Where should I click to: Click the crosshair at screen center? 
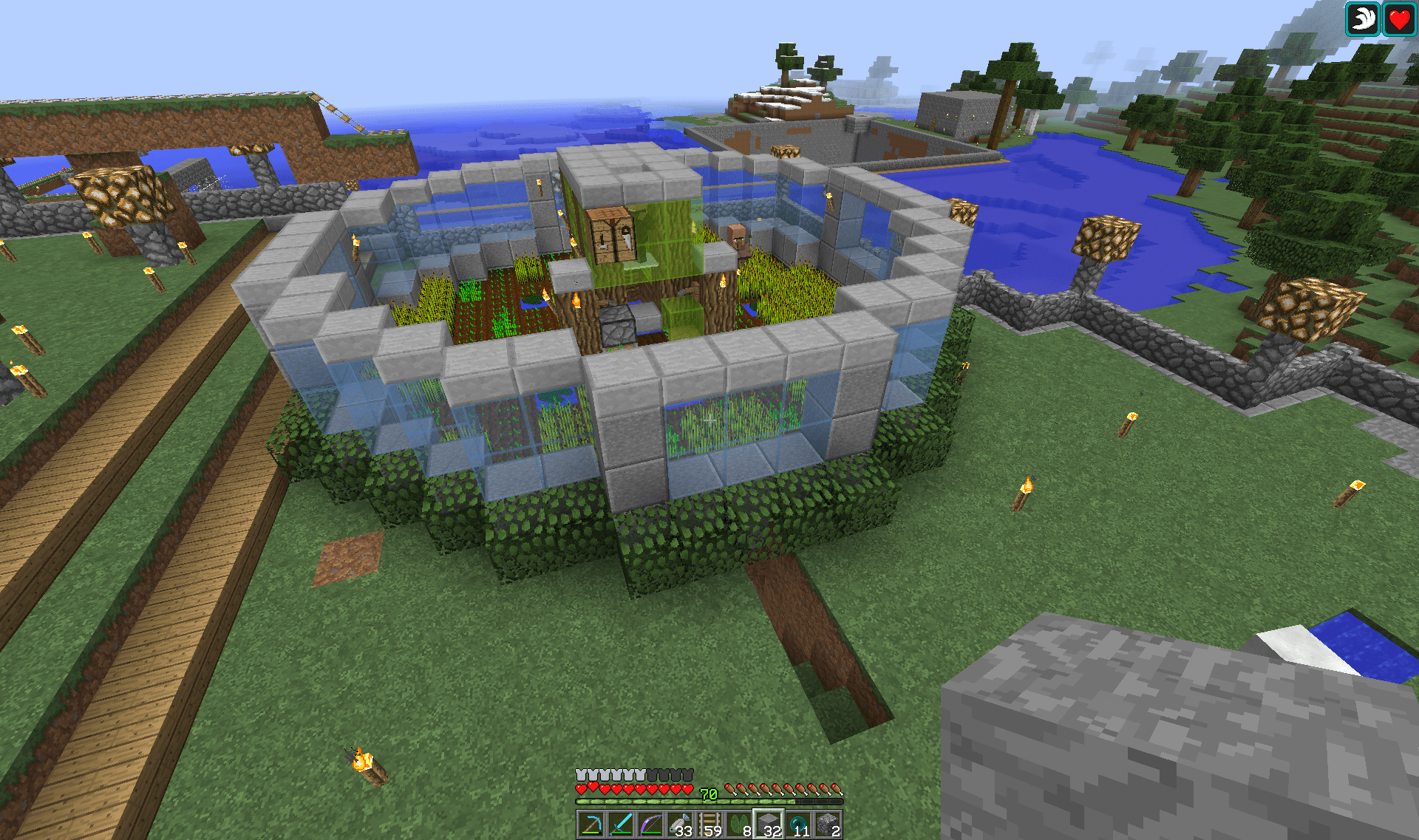(709, 420)
